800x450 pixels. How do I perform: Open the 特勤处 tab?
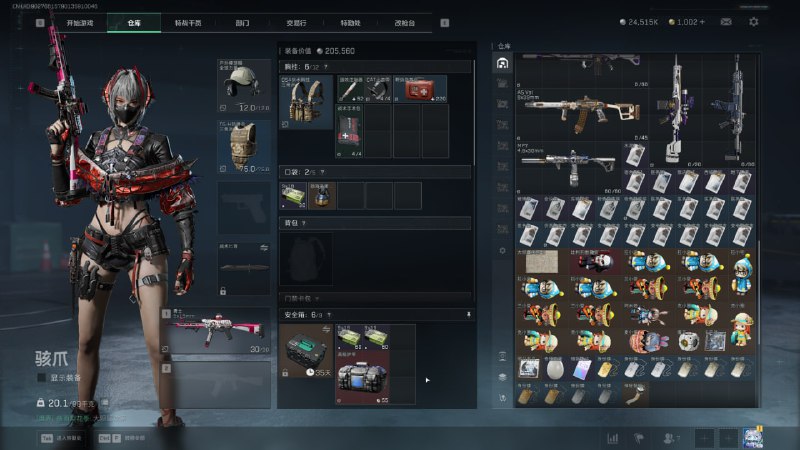[350, 21]
